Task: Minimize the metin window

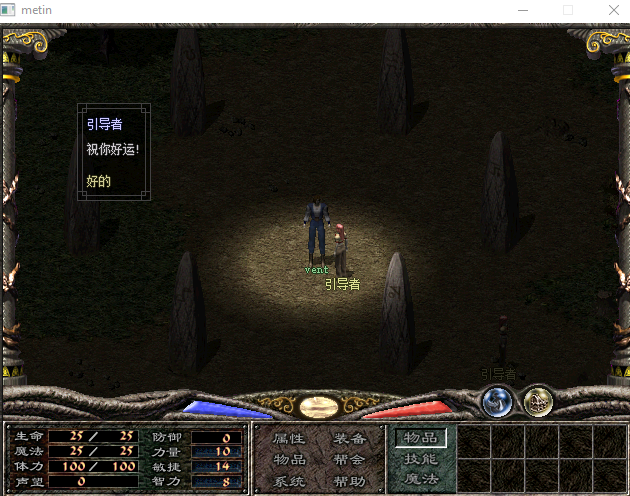Action: (x=521, y=10)
